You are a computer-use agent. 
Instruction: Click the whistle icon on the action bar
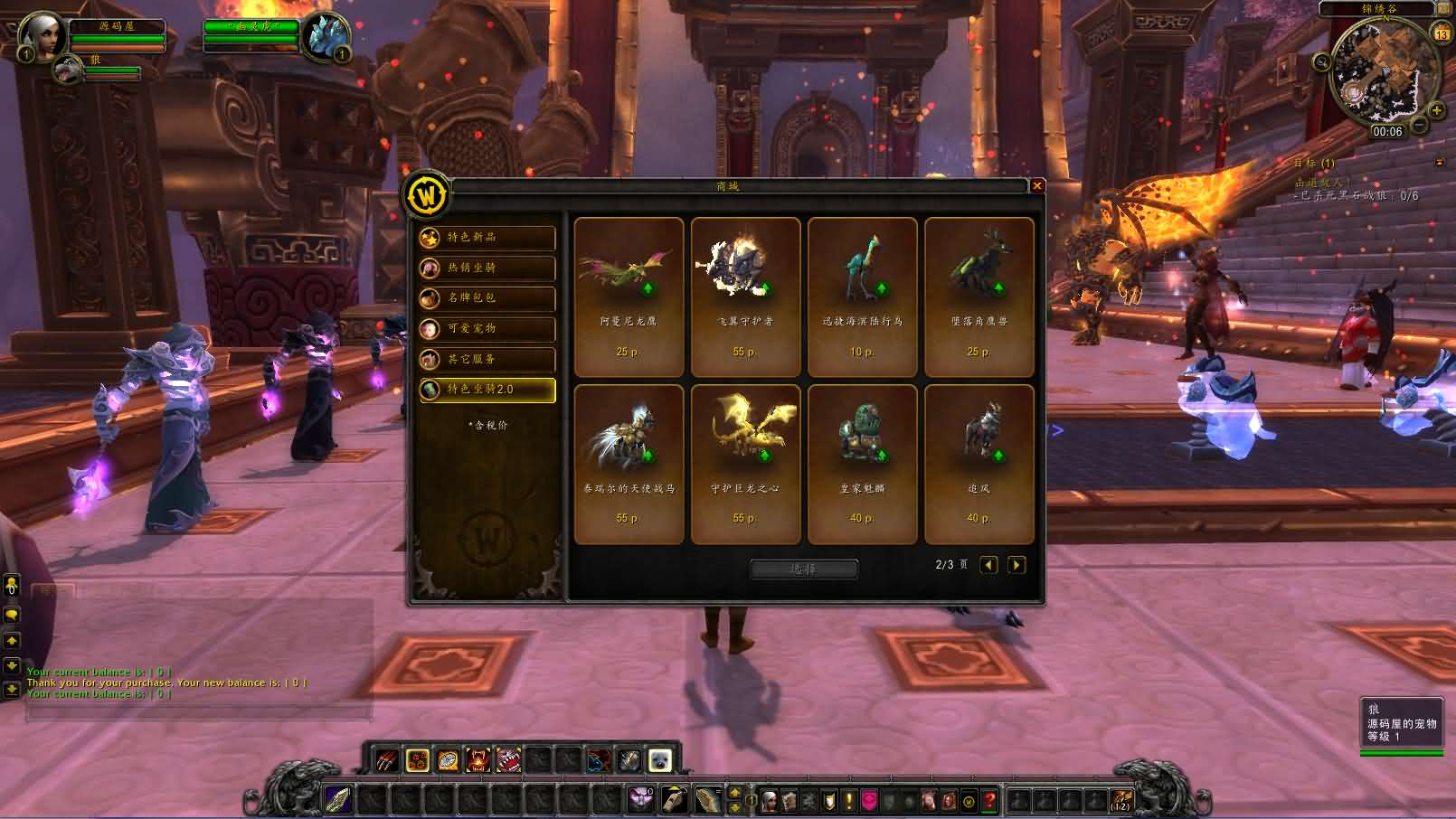[x=674, y=798]
